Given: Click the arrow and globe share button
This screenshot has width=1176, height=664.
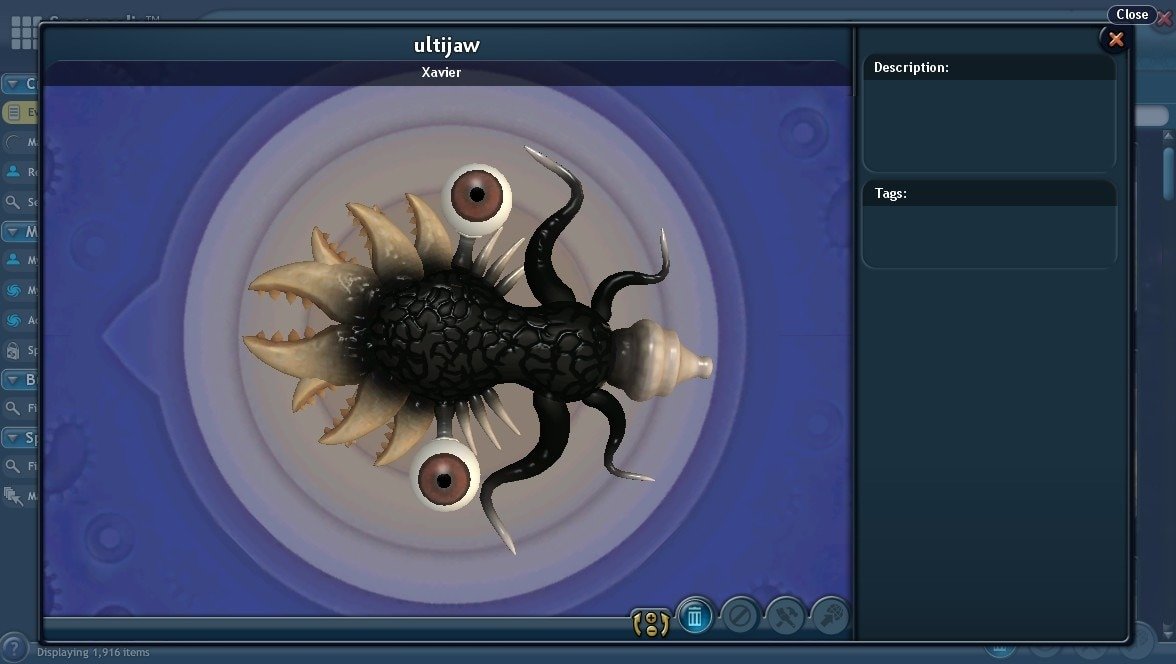Looking at the screenshot, I should 830,616.
